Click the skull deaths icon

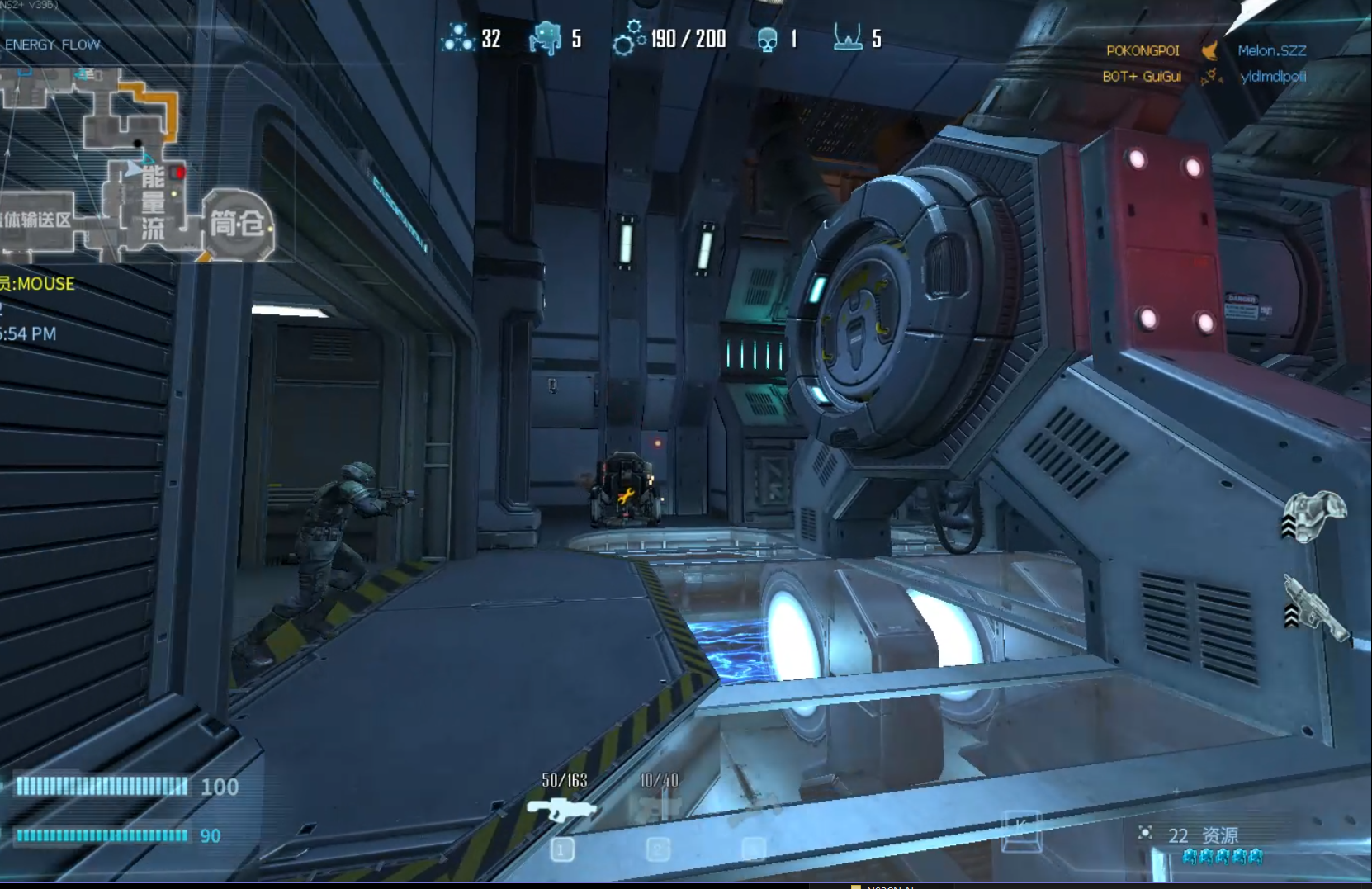click(x=767, y=39)
